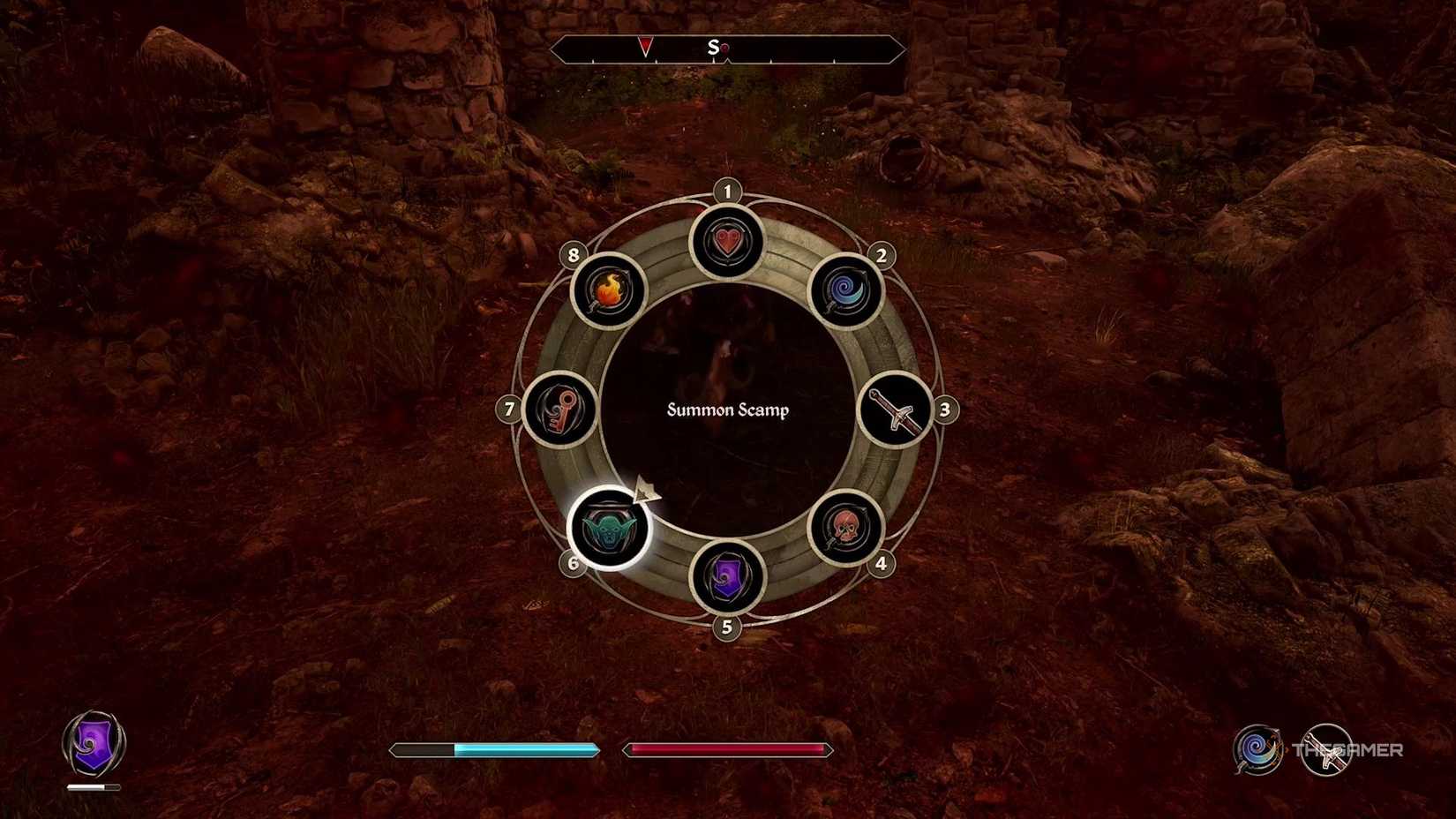The width and height of the screenshot is (1456, 819).
Task: Select the purple shield spell in slot 5
Action: point(726,578)
